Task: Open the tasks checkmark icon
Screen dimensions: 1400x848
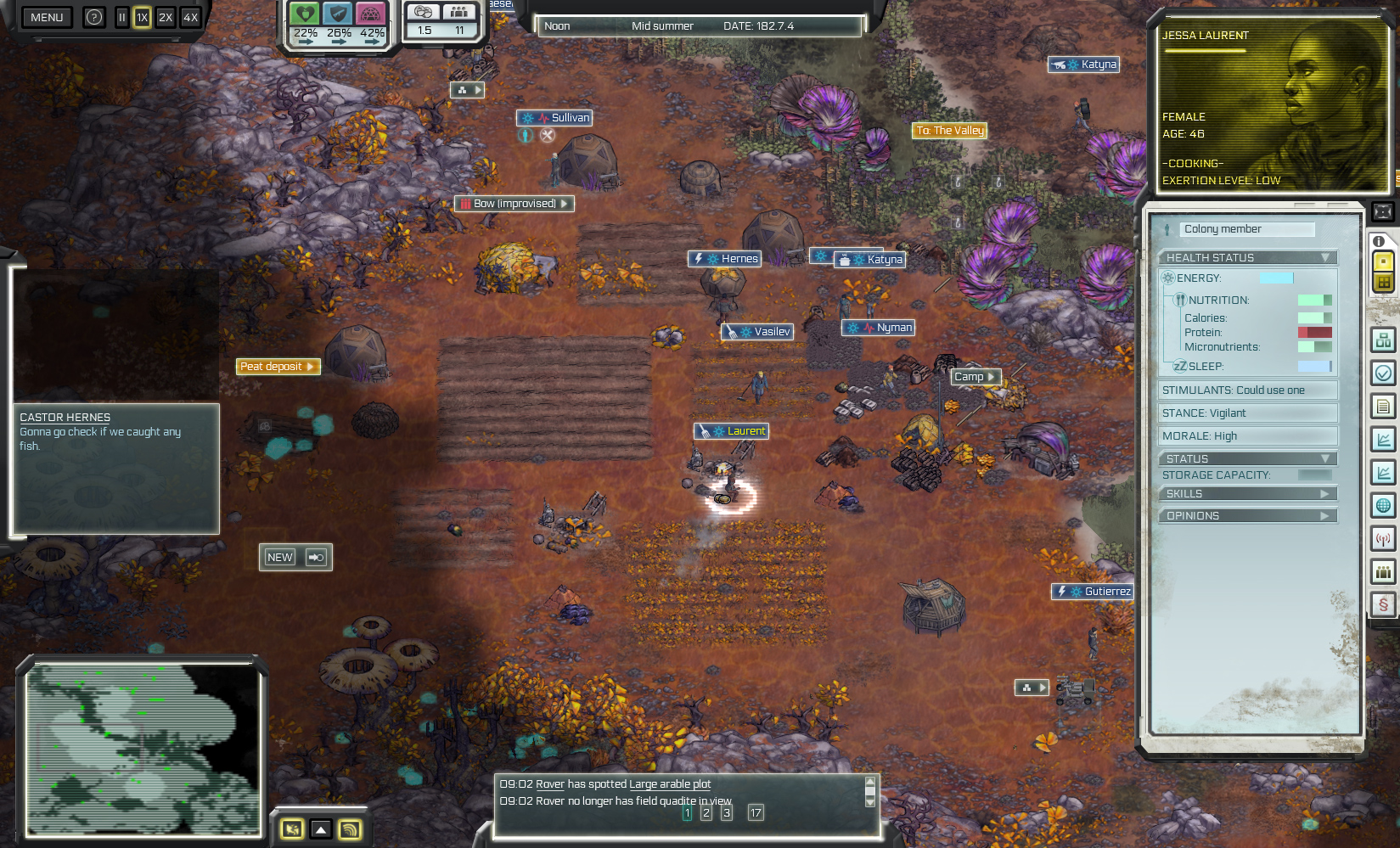Action: tap(1382, 371)
